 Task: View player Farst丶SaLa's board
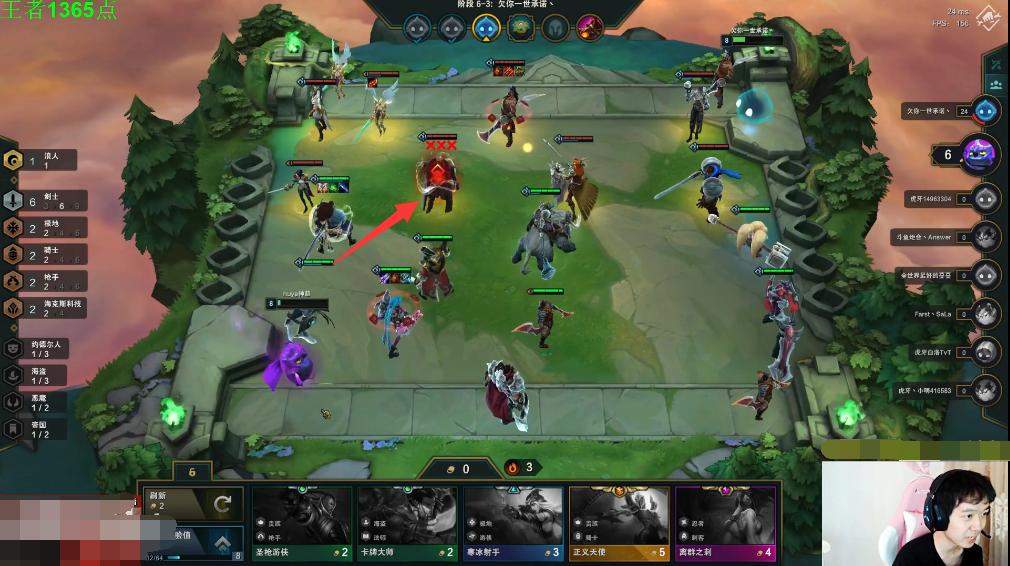click(986, 313)
